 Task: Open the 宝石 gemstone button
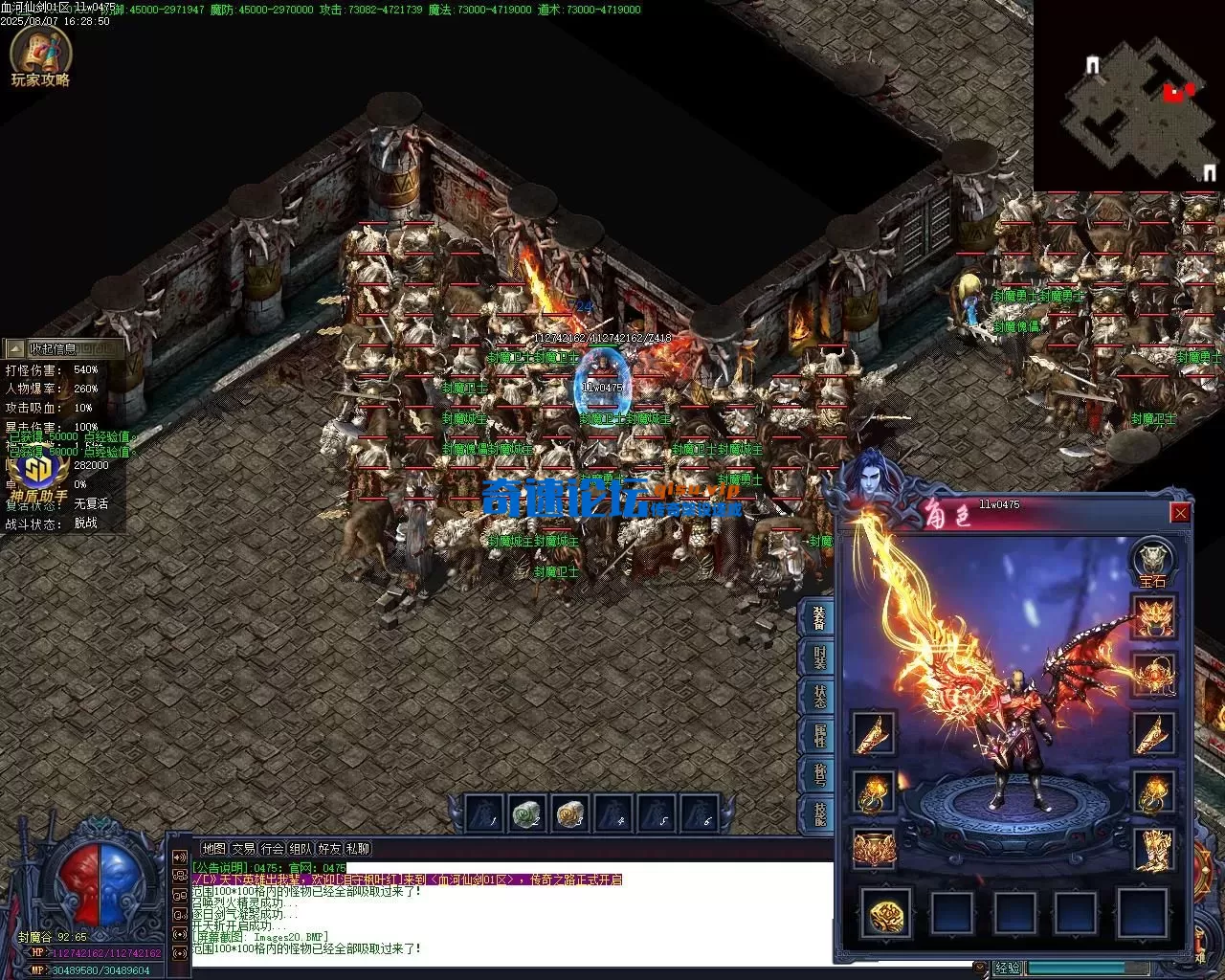point(1153,563)
